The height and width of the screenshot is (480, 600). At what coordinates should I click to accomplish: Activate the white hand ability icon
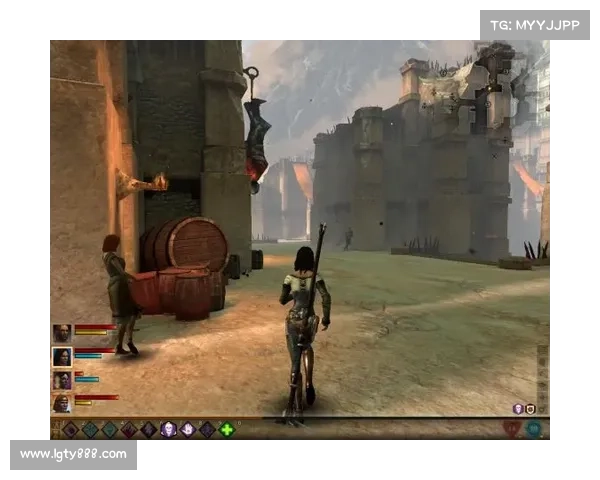[x=187, y=429]
